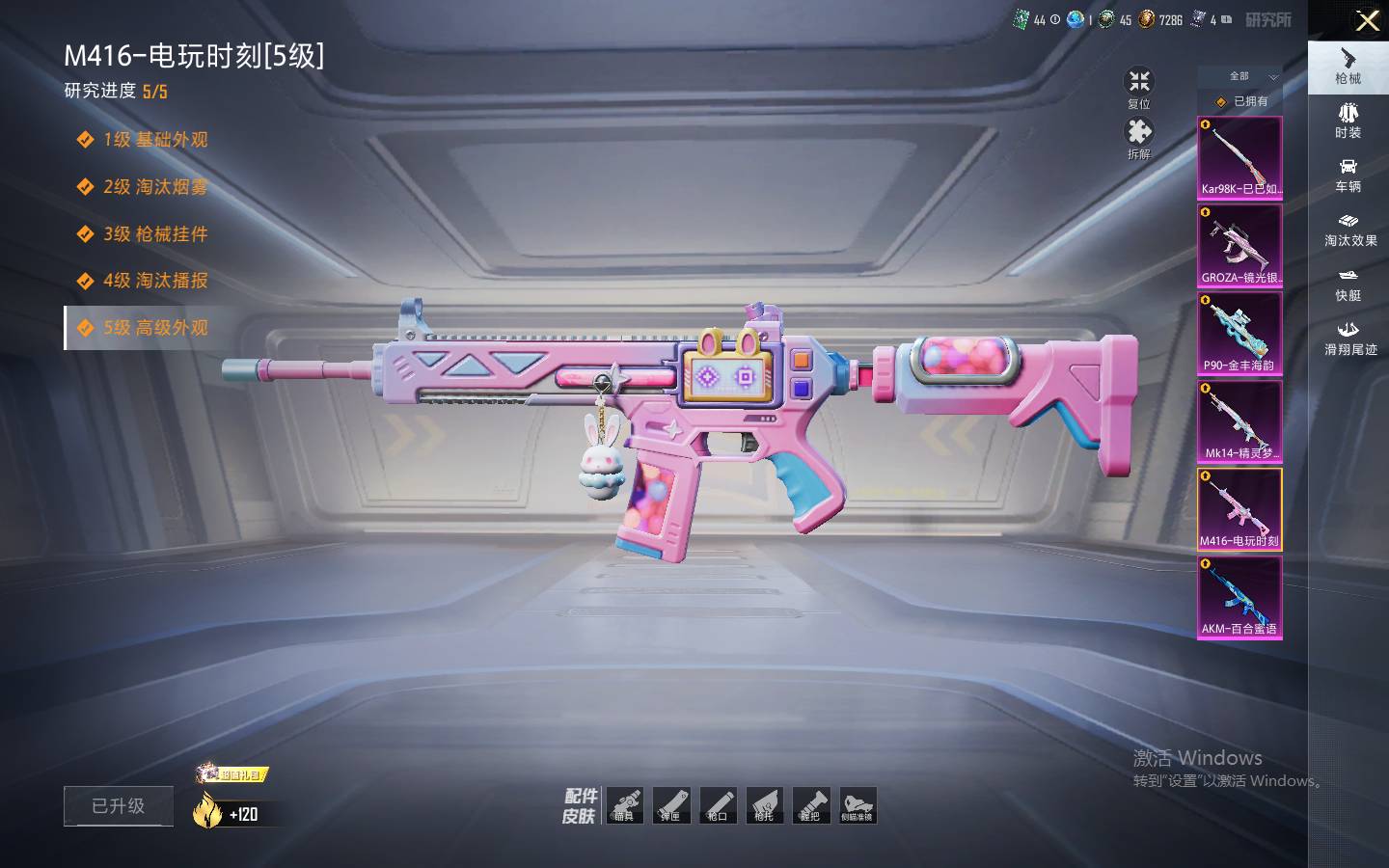Select the 瞄具 scope attachment skin

[x=624, y=805]
